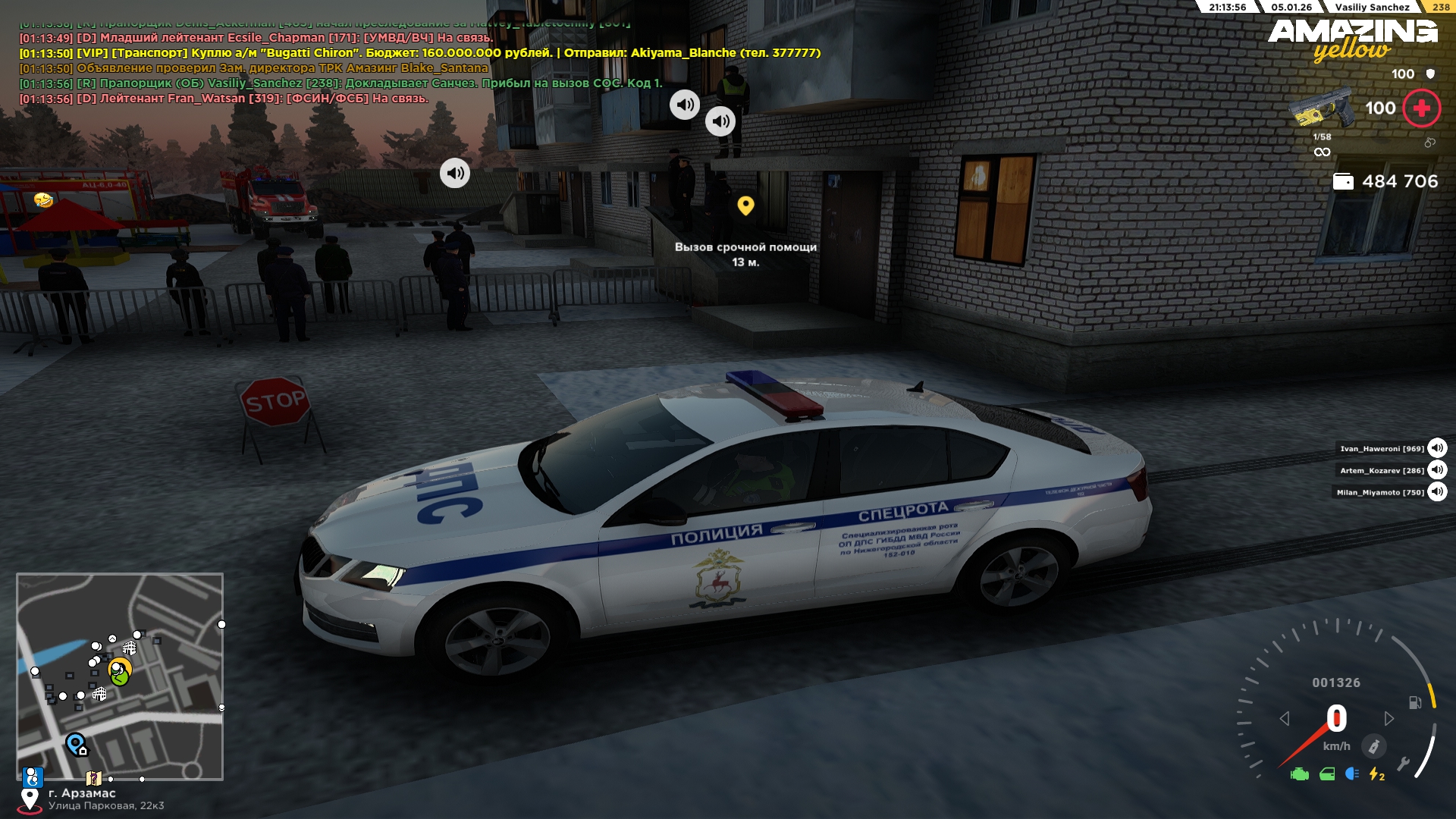Image resolution: width=1456 pixels, height=819 pixels.
Task: Mute Artem_Kozarev [286] speaker icon
Action: pyautogui.click(x=1437, y=470)
